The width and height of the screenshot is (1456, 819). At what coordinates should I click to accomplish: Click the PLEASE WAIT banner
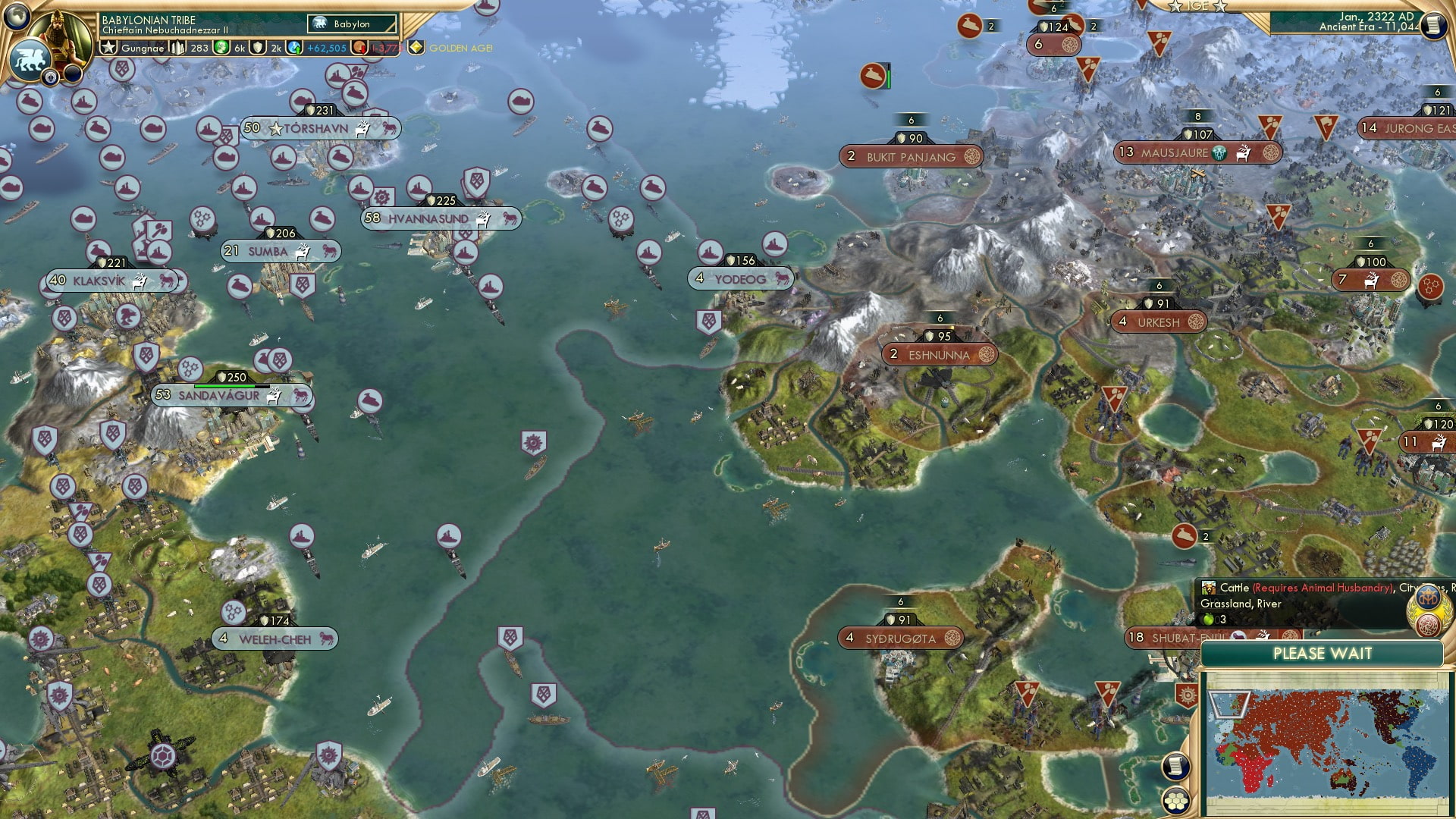[x=1324, y=654]
